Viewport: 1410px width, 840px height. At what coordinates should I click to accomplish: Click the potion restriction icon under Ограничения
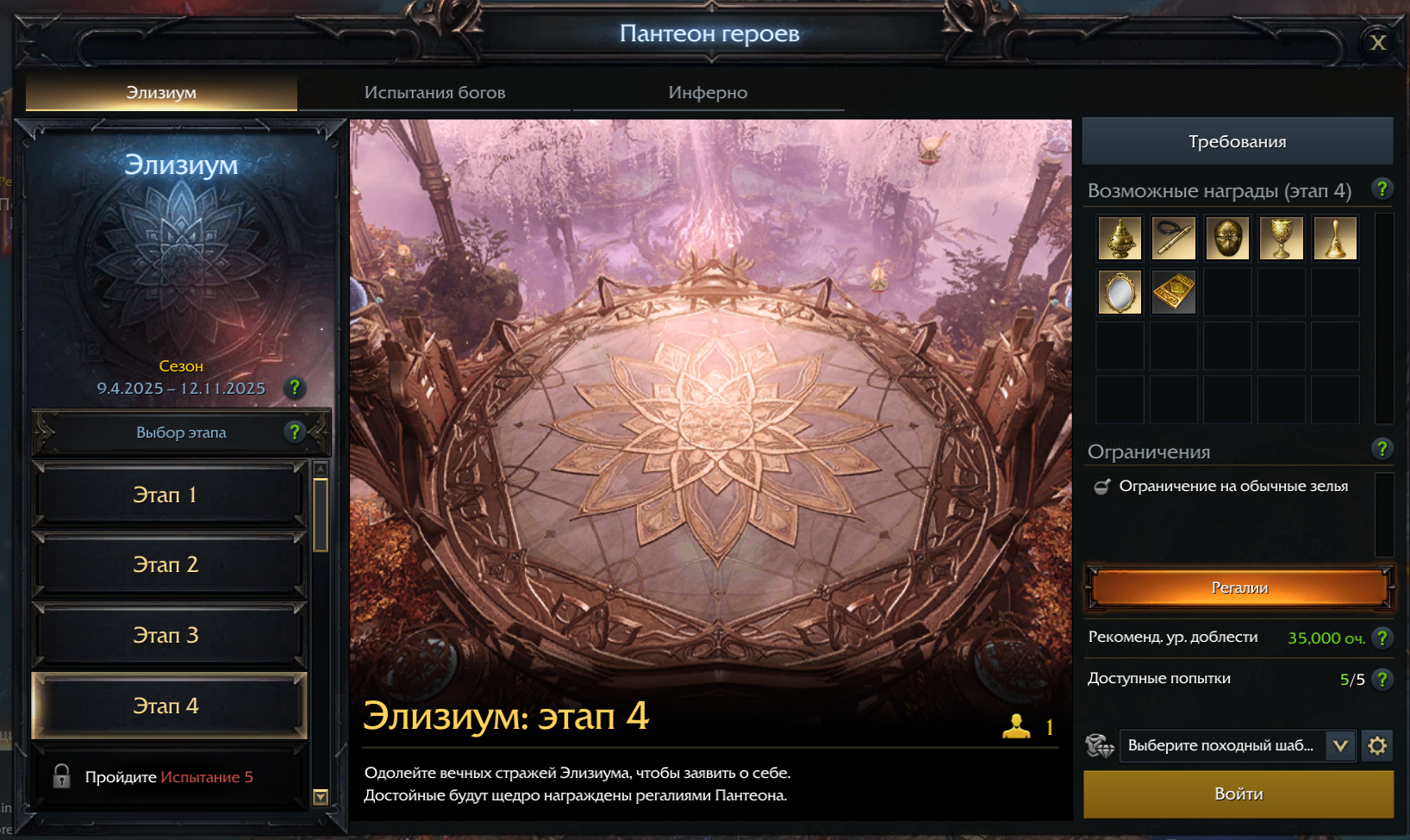tap(1103, 486)
